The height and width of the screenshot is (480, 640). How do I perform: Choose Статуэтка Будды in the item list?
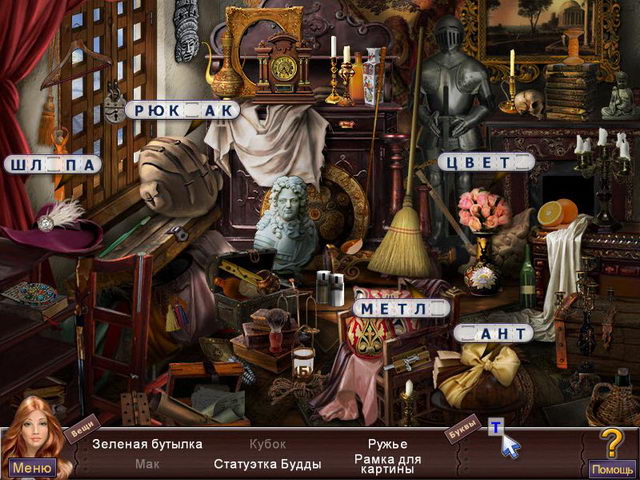coord(267,464)
